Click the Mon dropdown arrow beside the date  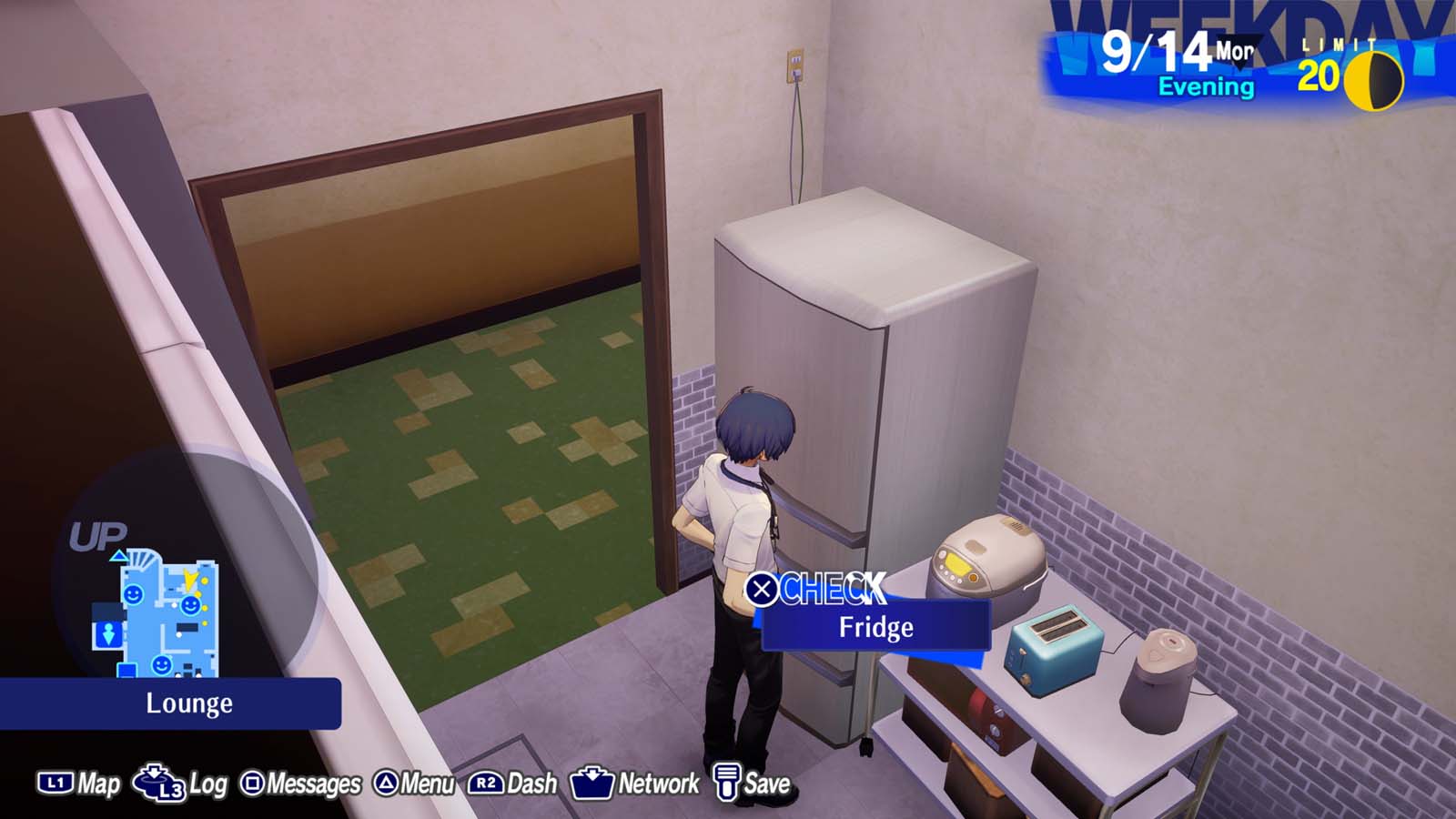click(x=1240, y=51)
